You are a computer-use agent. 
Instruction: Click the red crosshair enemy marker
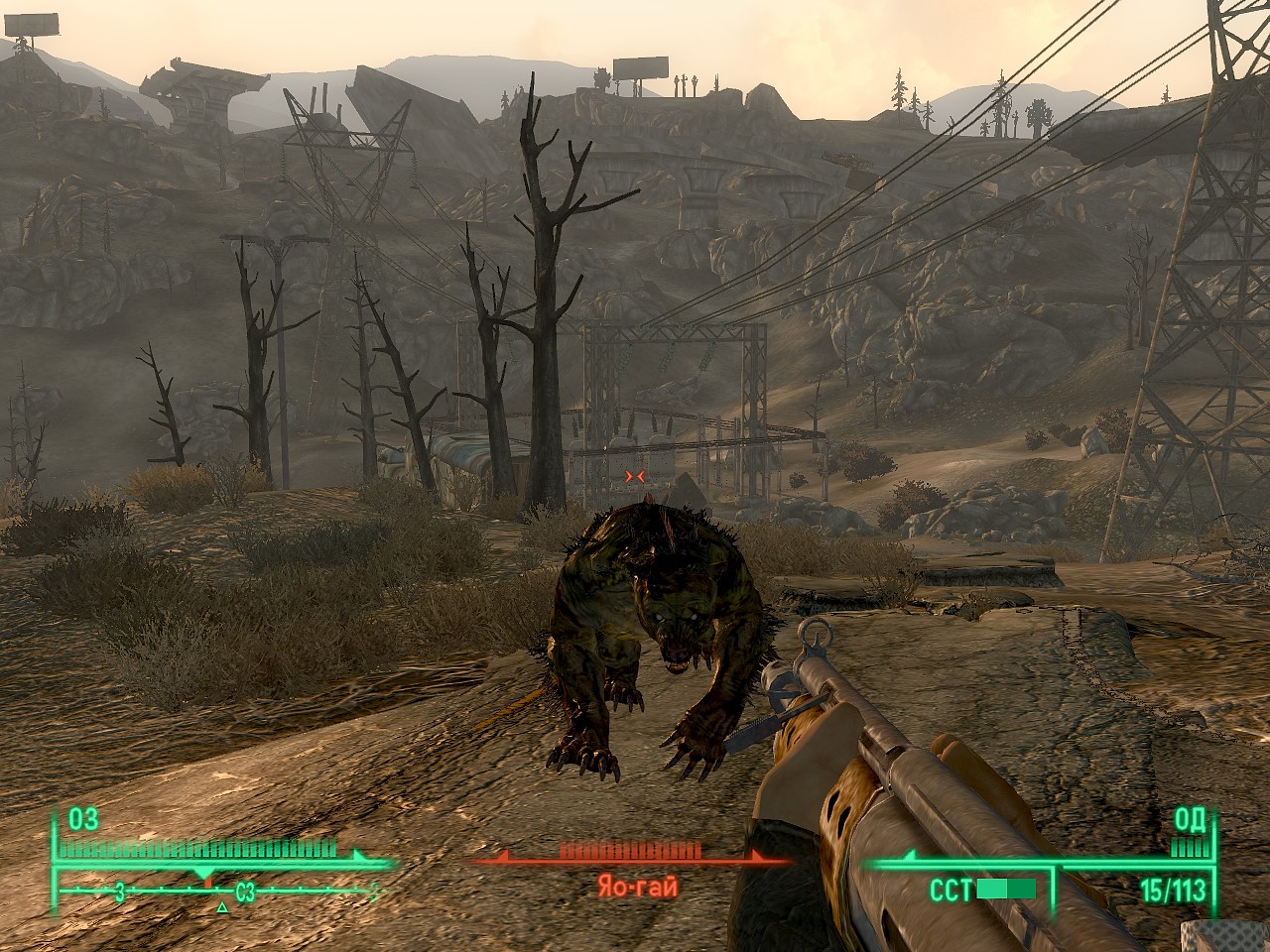pyautogui.click(x=635, y=475)
